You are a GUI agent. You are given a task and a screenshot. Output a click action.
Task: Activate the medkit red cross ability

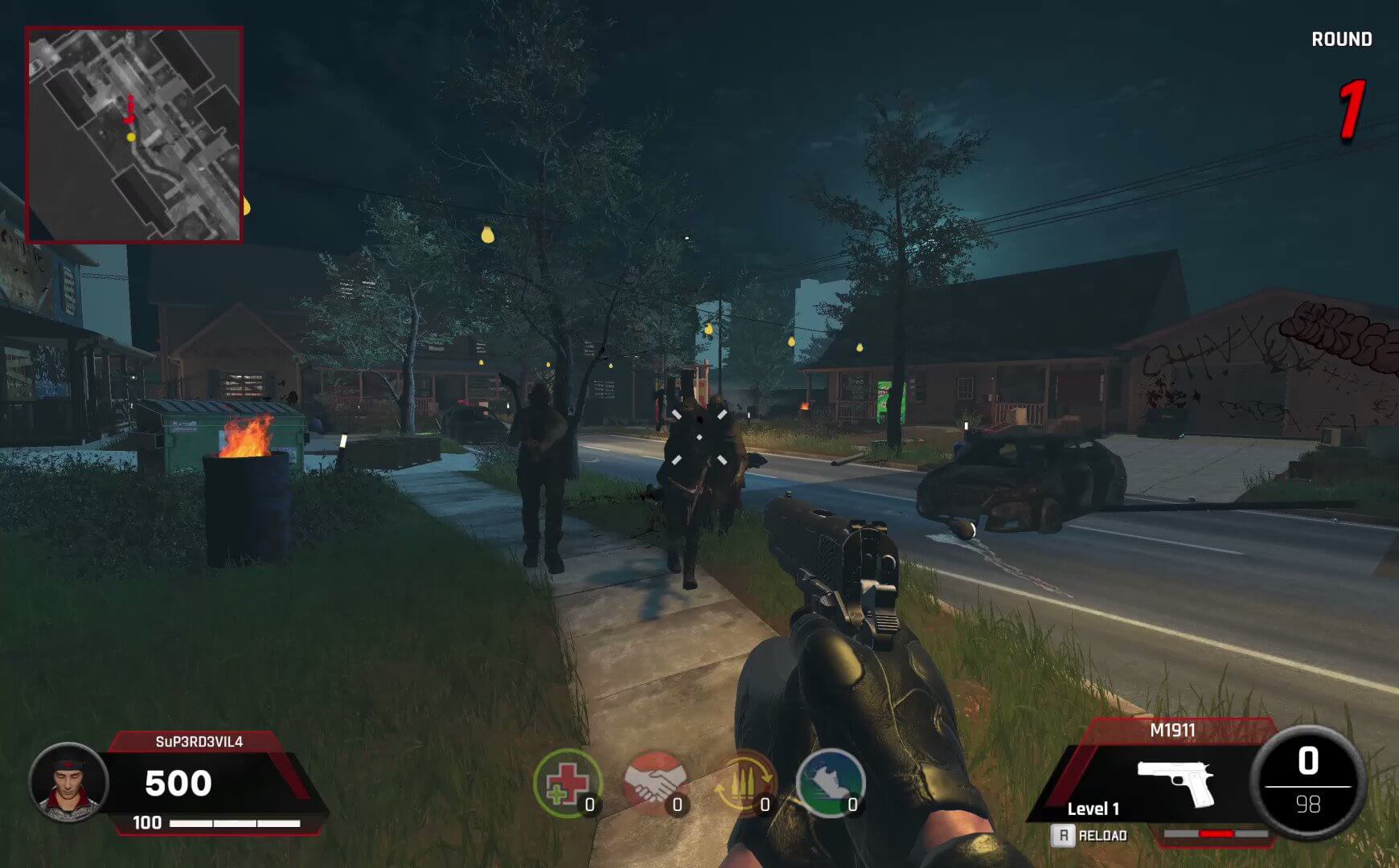(568, 784)
